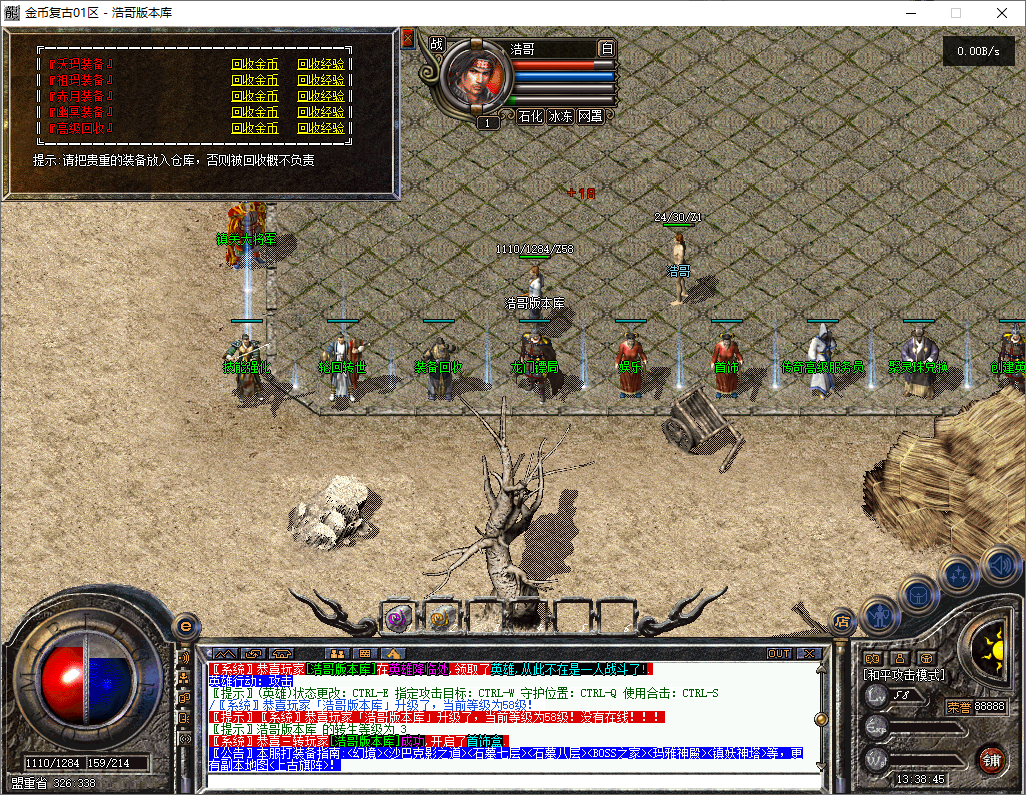The height and width of the screenshot is (795, 1026).
Task: Use the orange scroll in the hotbar
Action: tap(440, 620)
